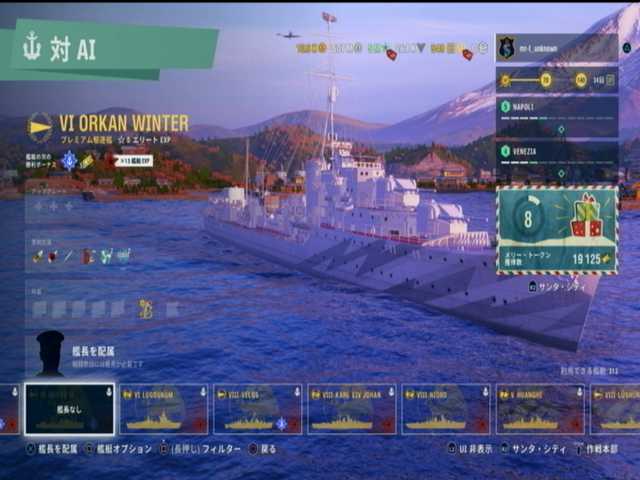Choose the VIII Karl XIV Johan ship
640x480 pixels.
click(351, 409)
